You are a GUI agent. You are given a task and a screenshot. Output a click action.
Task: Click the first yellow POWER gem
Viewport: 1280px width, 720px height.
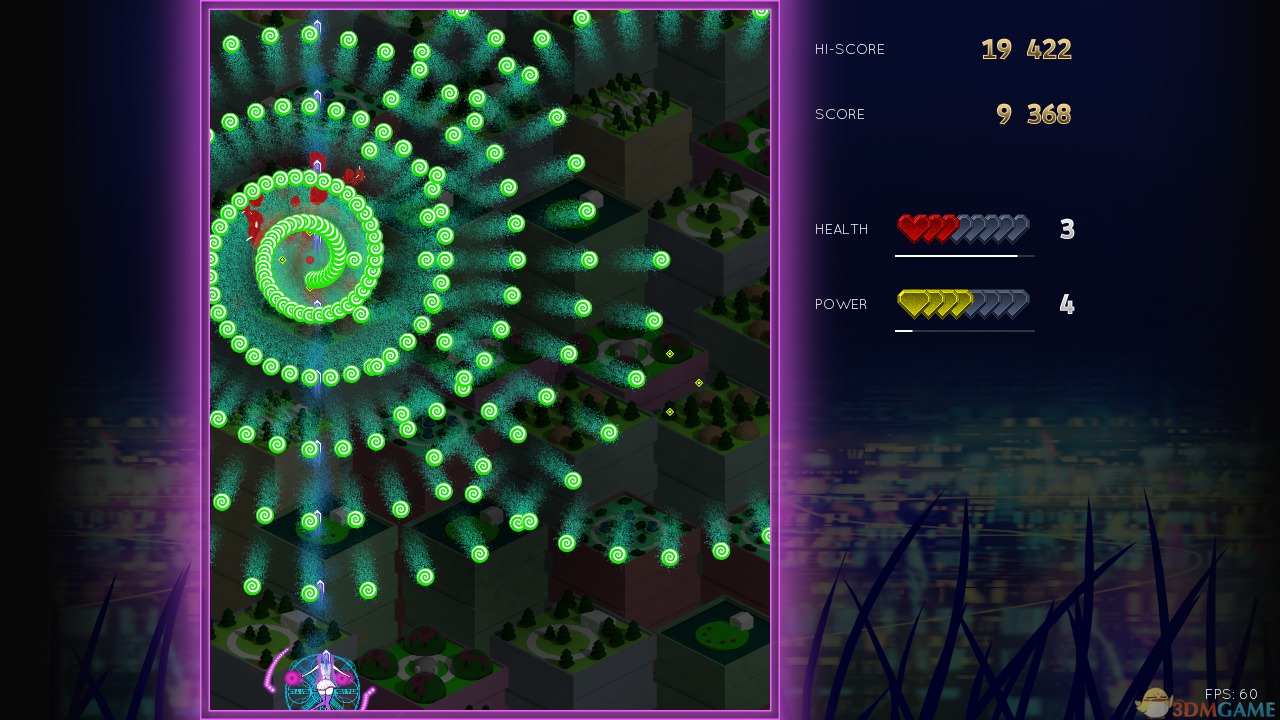(912, 303)
